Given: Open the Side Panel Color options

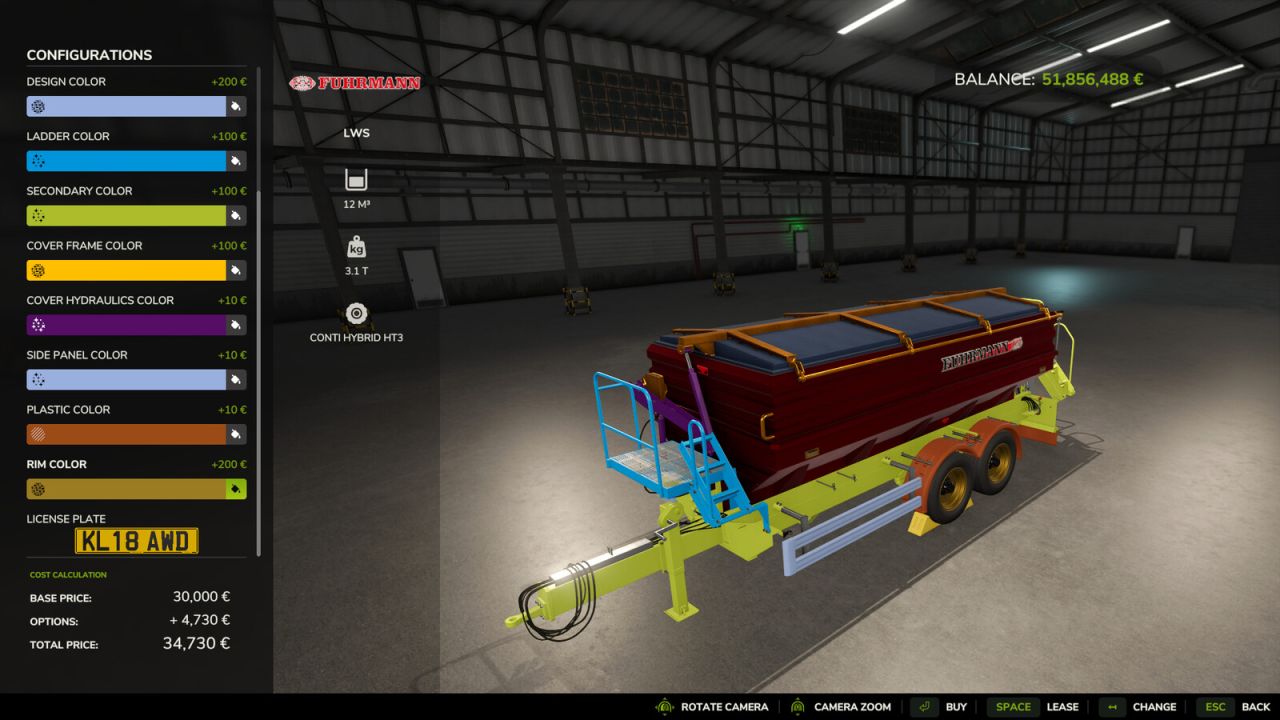Looking at the screenshot, I should pyautogui.click(x=236, y=379).
